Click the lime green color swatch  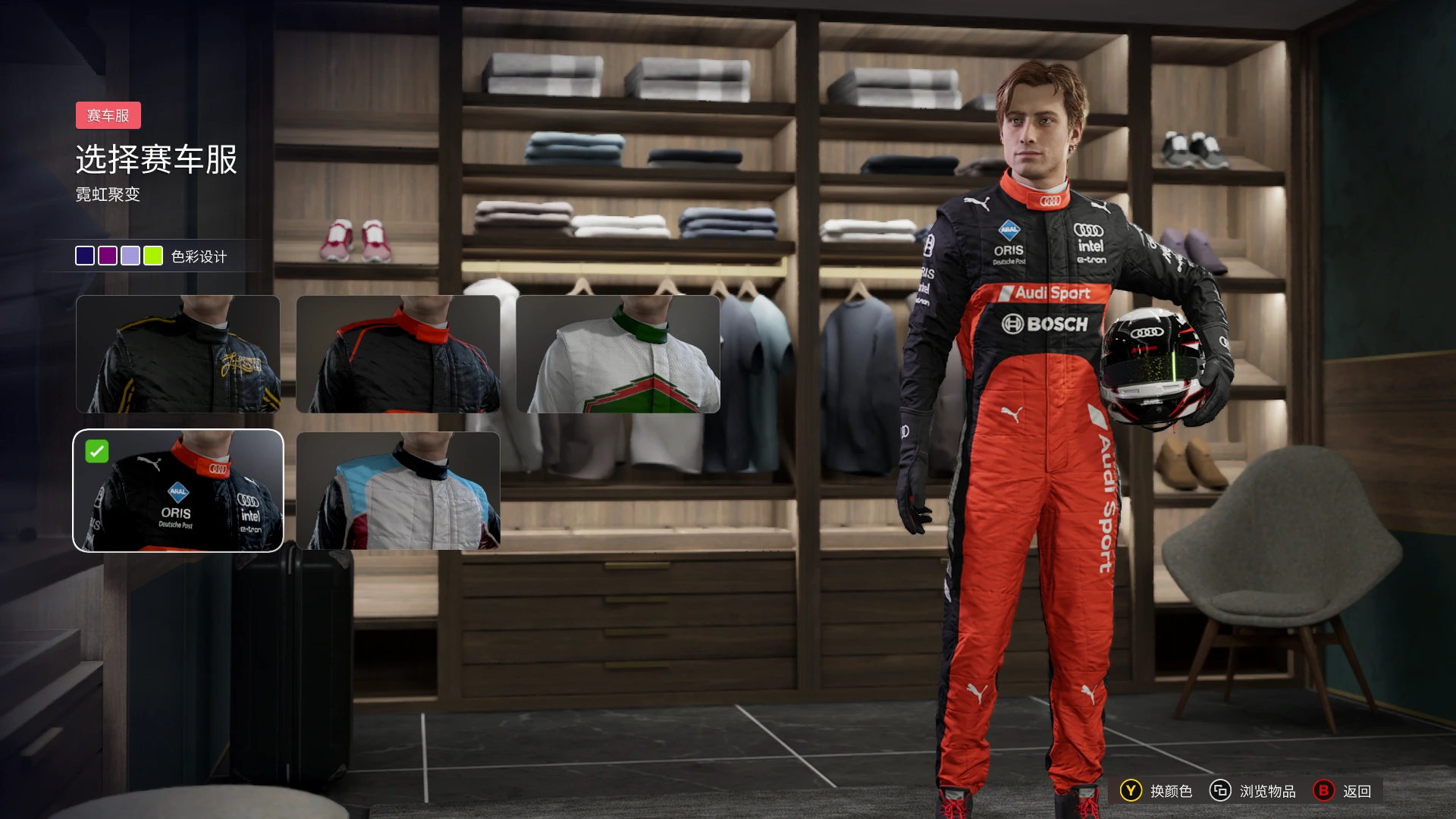click(x=153, y=256)
